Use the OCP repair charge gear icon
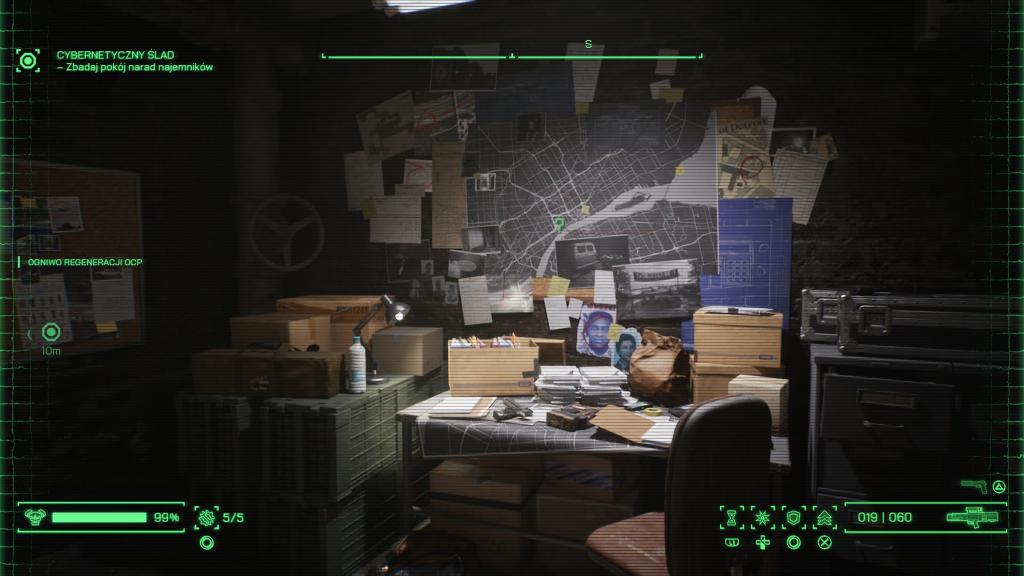Screen dimensions: 1024x576 [207, 517]
